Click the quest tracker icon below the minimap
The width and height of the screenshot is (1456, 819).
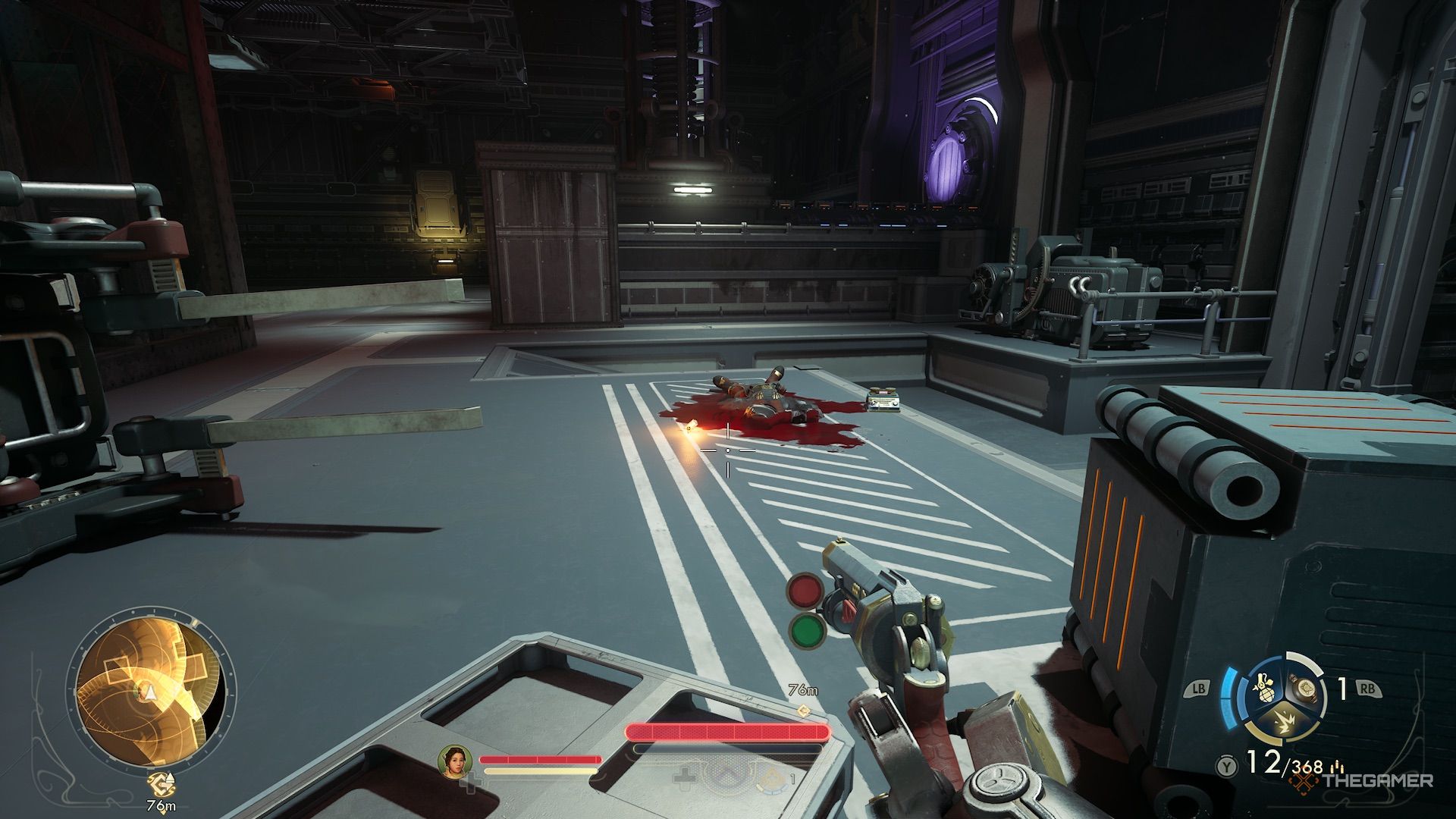pos(160,783)
